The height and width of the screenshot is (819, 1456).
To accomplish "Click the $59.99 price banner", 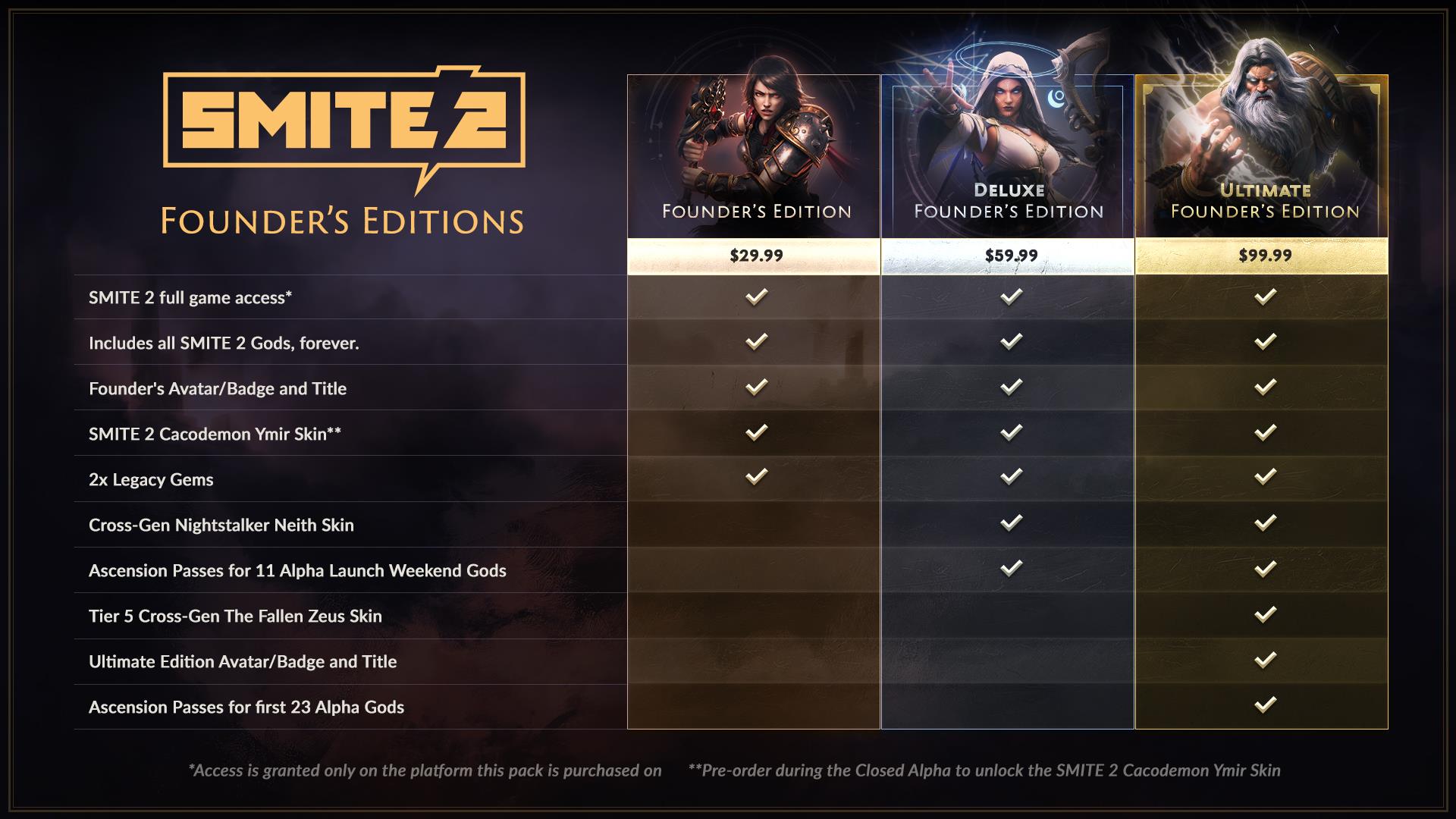I will click(1008, 256).
